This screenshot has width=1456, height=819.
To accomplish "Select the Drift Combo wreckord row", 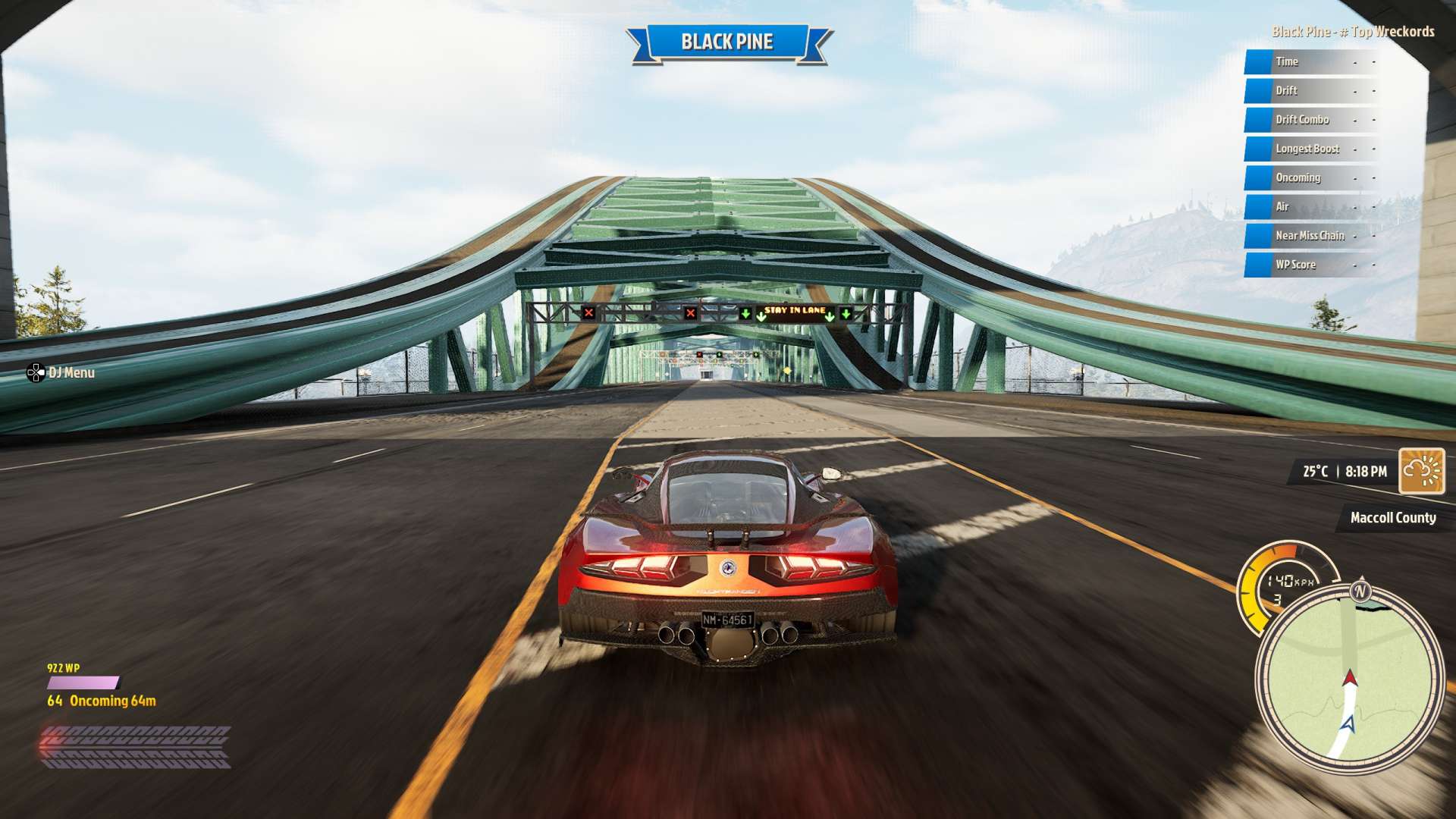I will pos(1312,120).
